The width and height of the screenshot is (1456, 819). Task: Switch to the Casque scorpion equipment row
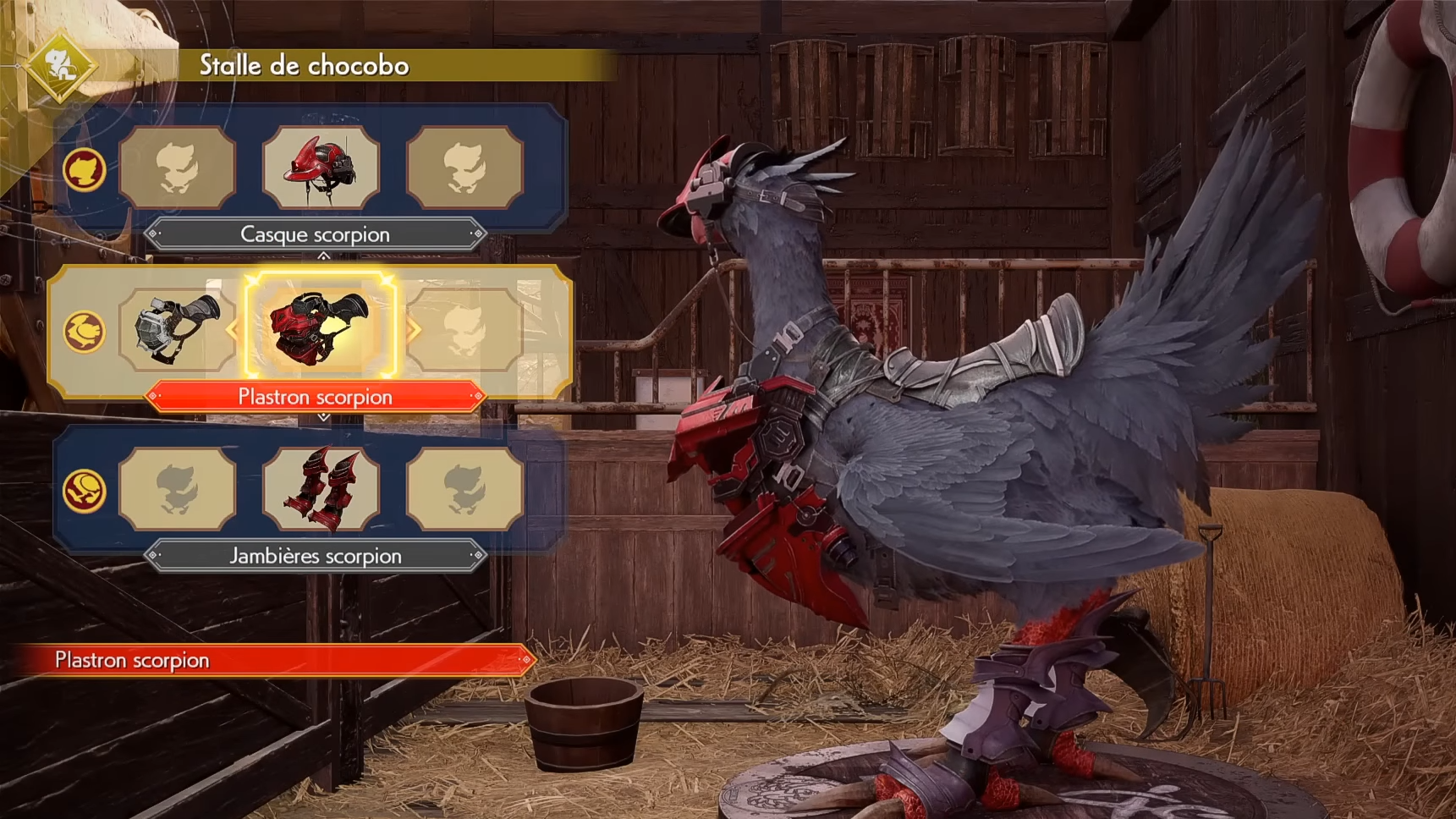(315, 234)
